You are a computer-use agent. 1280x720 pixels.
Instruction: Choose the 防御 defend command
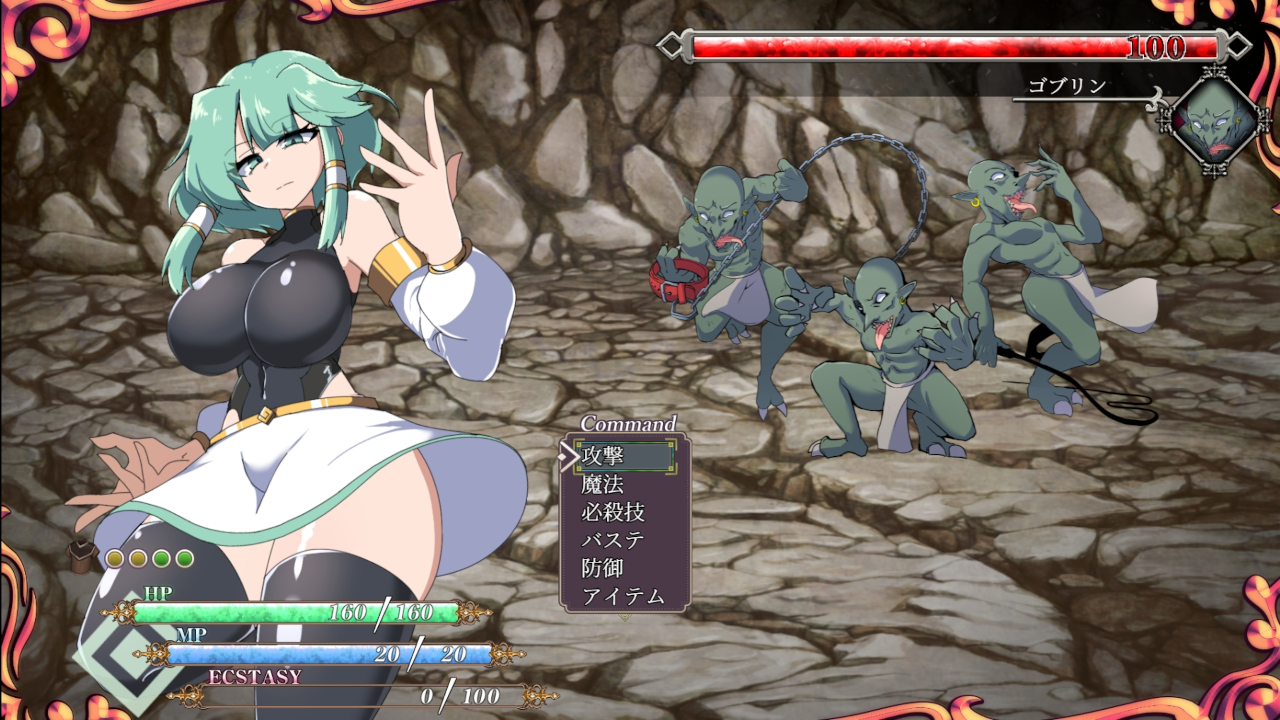click(603, 569)
